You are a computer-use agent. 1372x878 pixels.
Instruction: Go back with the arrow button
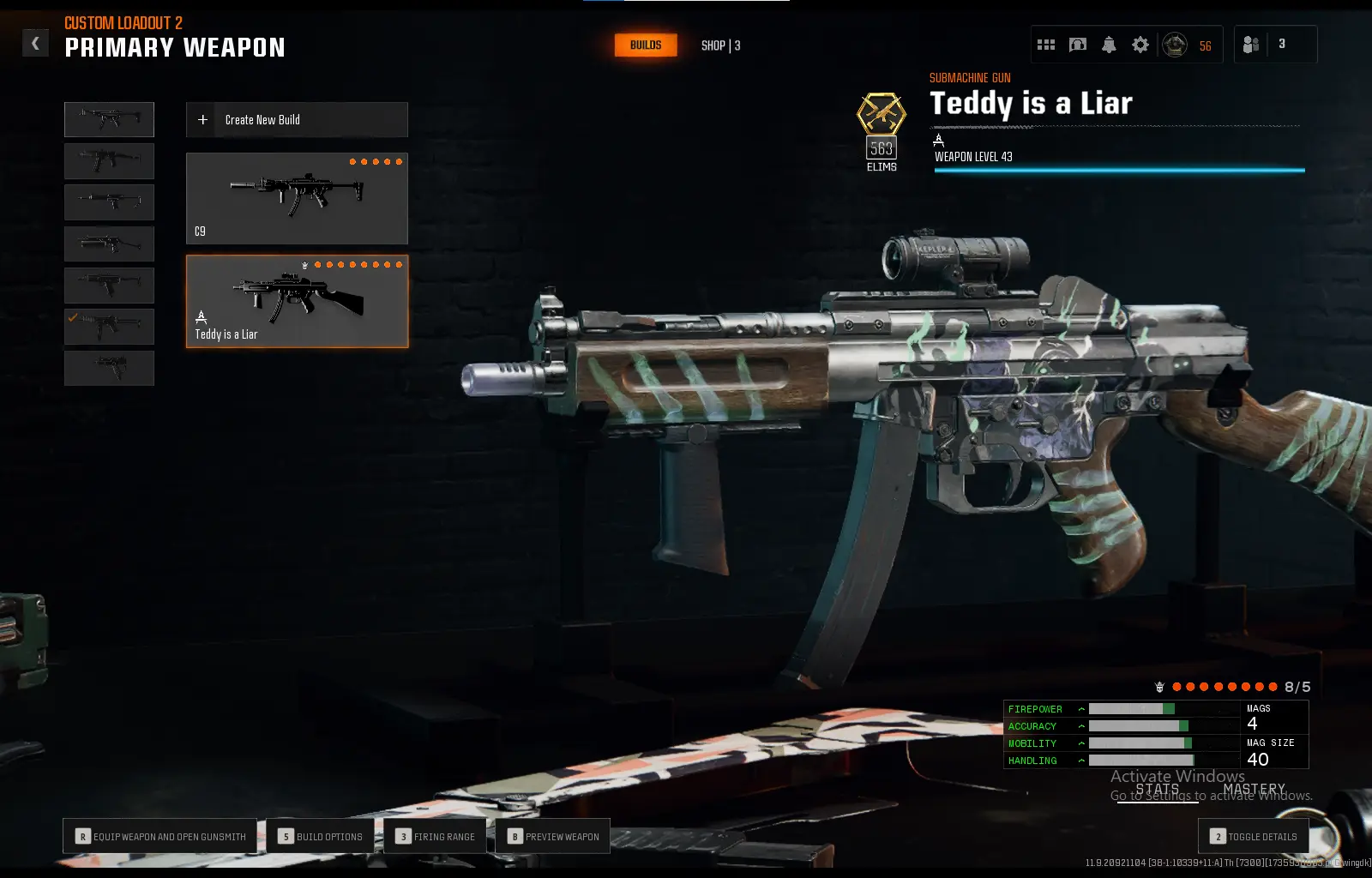click(35, 43)
